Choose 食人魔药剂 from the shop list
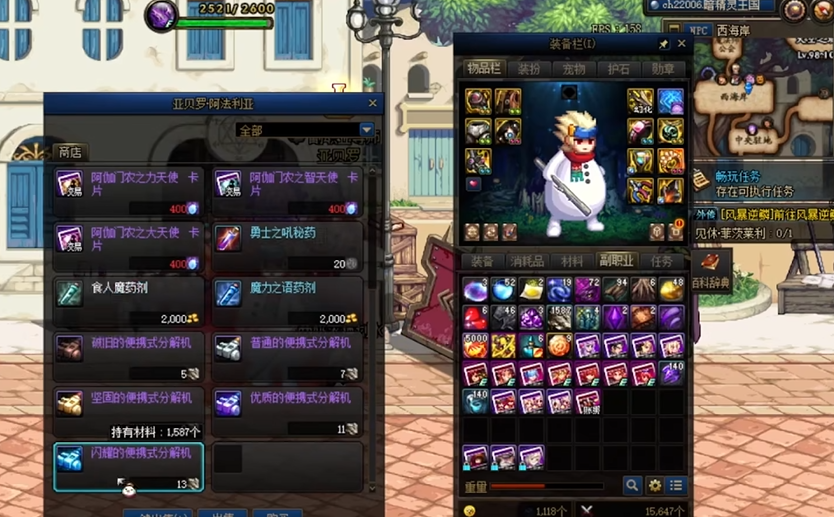 129,297
